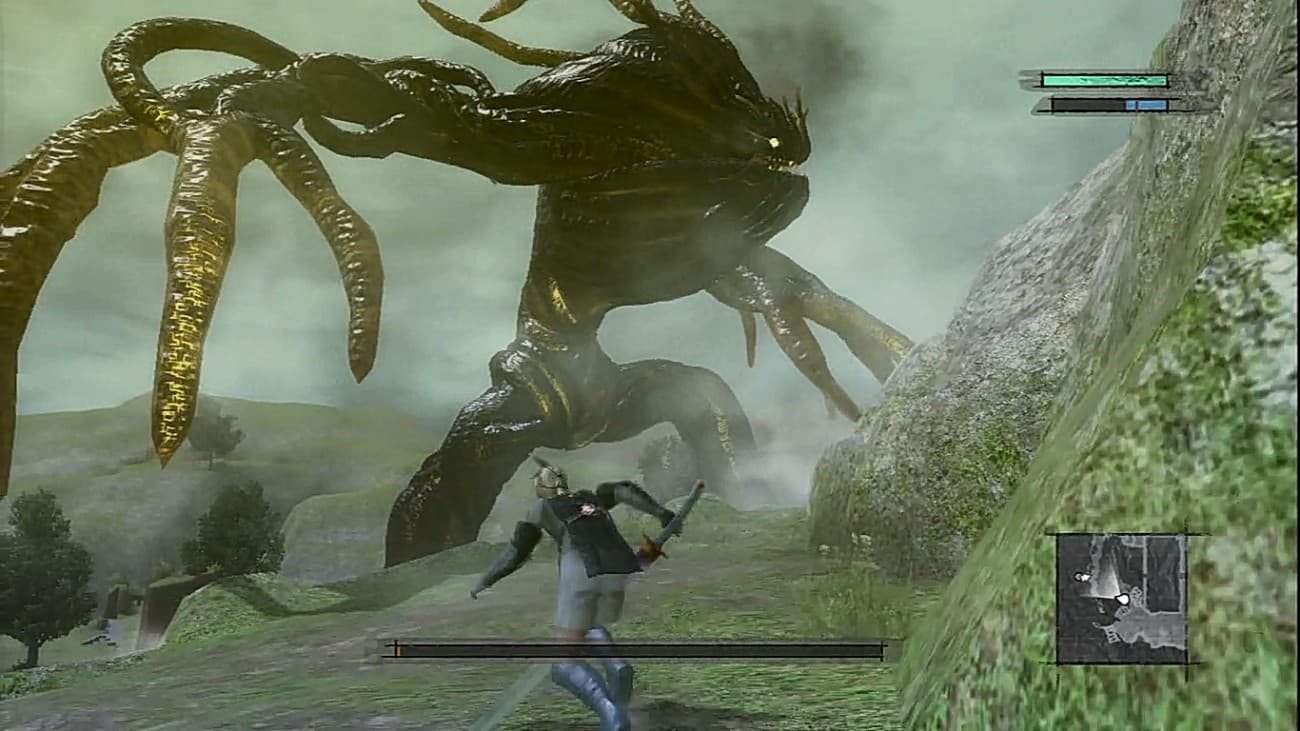Viewport: 1300px width, 731px height.
Task: Open the minimap in the bottom-right corner
Action: 1125,600
